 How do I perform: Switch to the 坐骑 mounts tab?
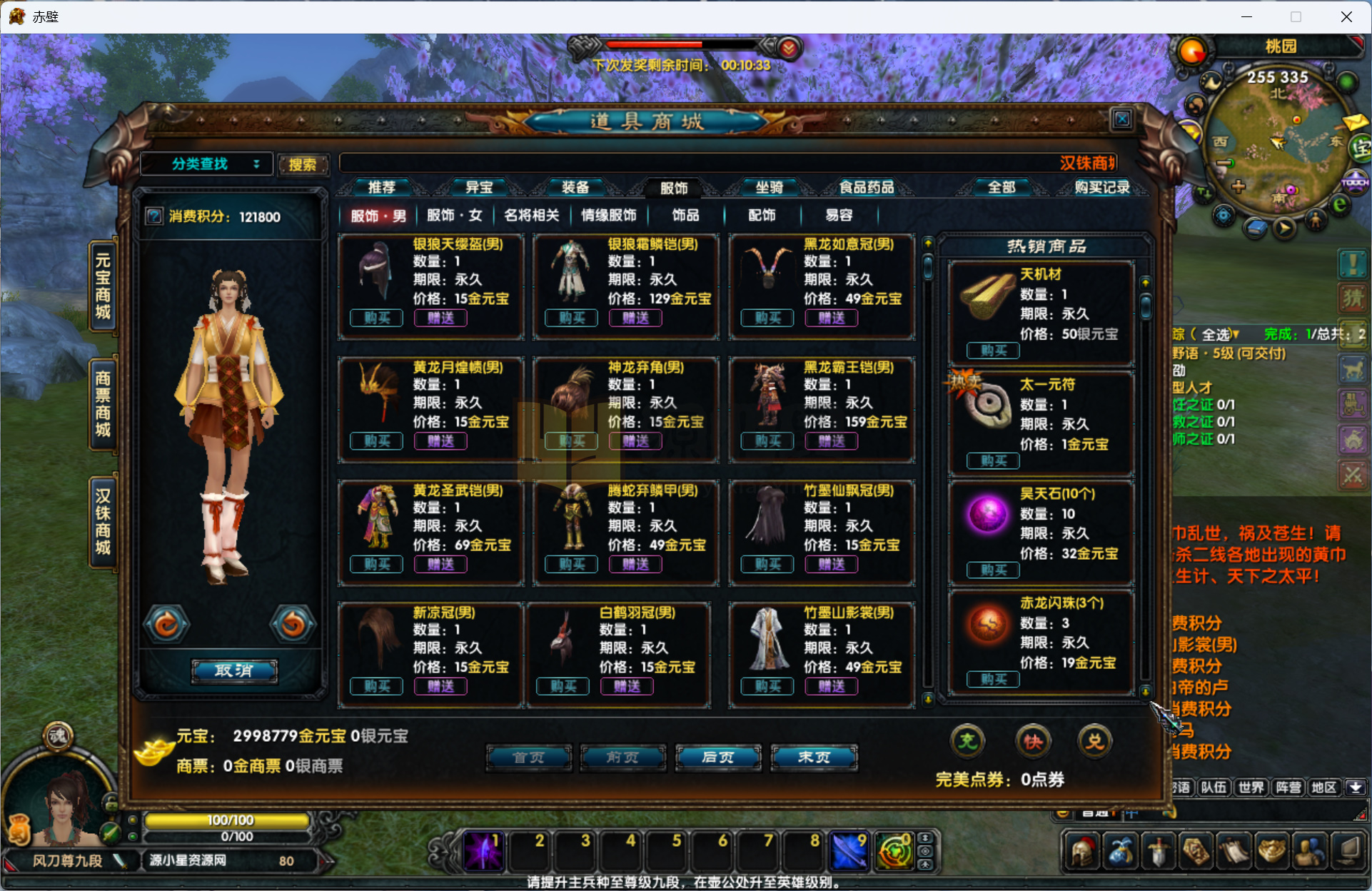(x=770, y=188)
